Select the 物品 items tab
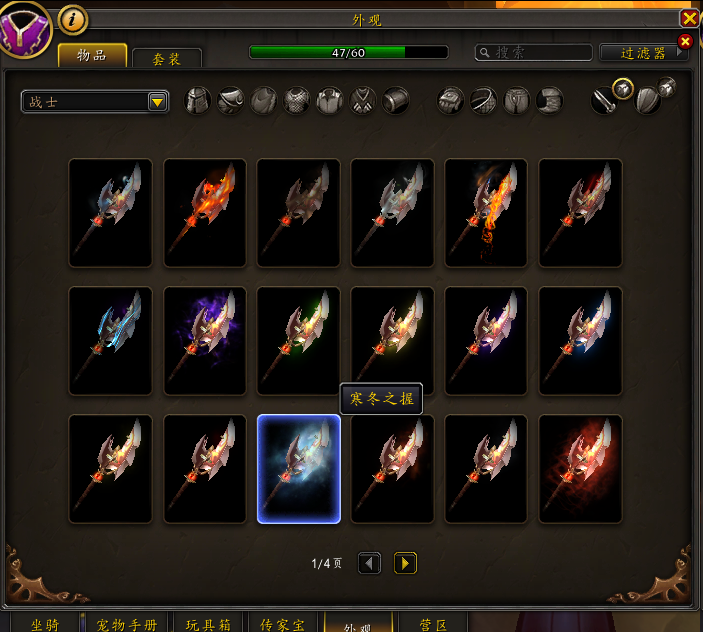Screen dimensions: 703x632 point(92,56)
